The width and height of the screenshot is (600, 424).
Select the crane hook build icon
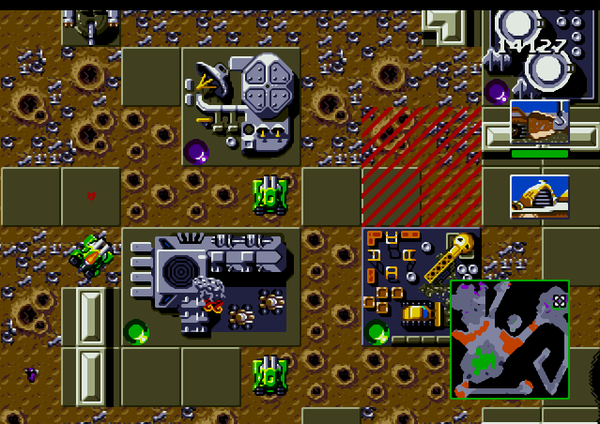coord(540,122)
